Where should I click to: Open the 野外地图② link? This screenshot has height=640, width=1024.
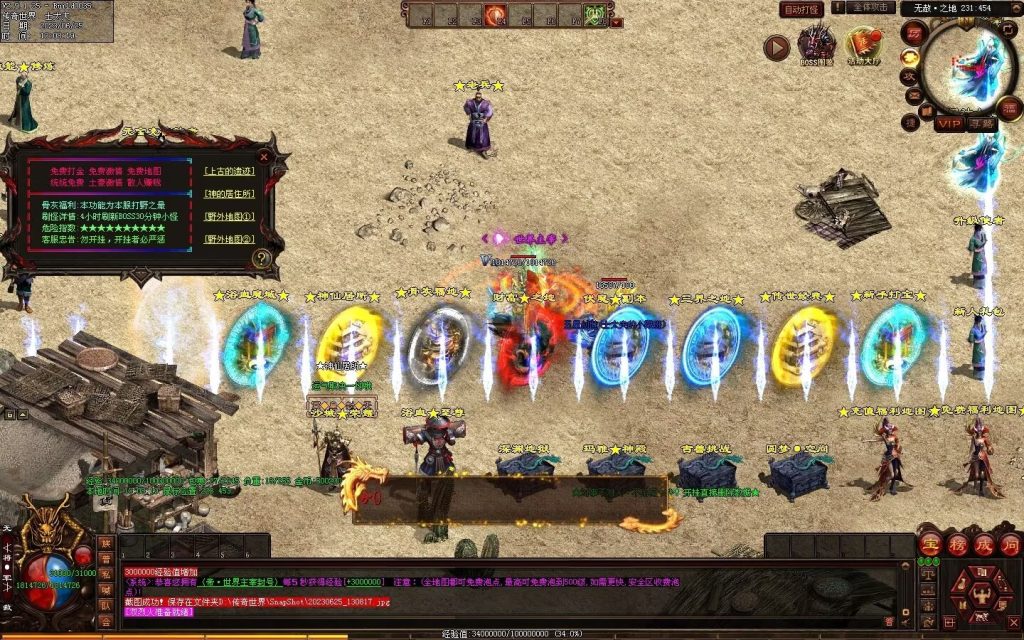[x=228, y=239]
